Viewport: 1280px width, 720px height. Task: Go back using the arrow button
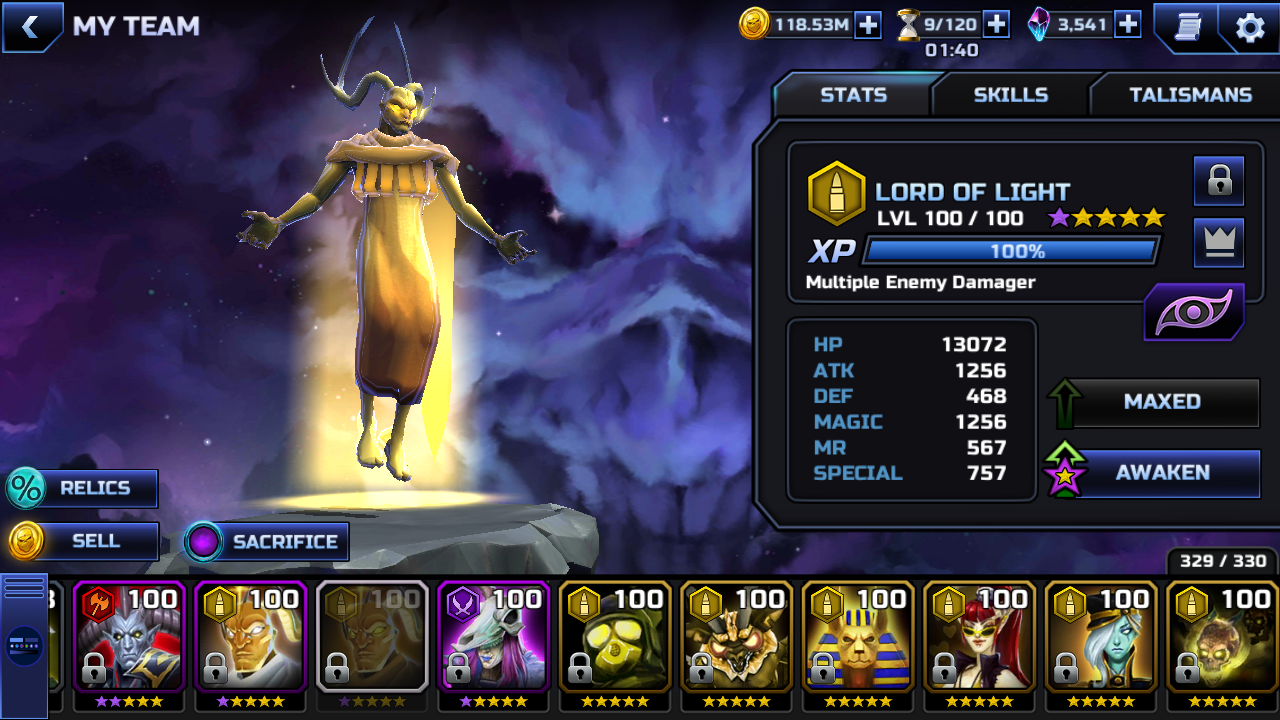coord(31,27)
